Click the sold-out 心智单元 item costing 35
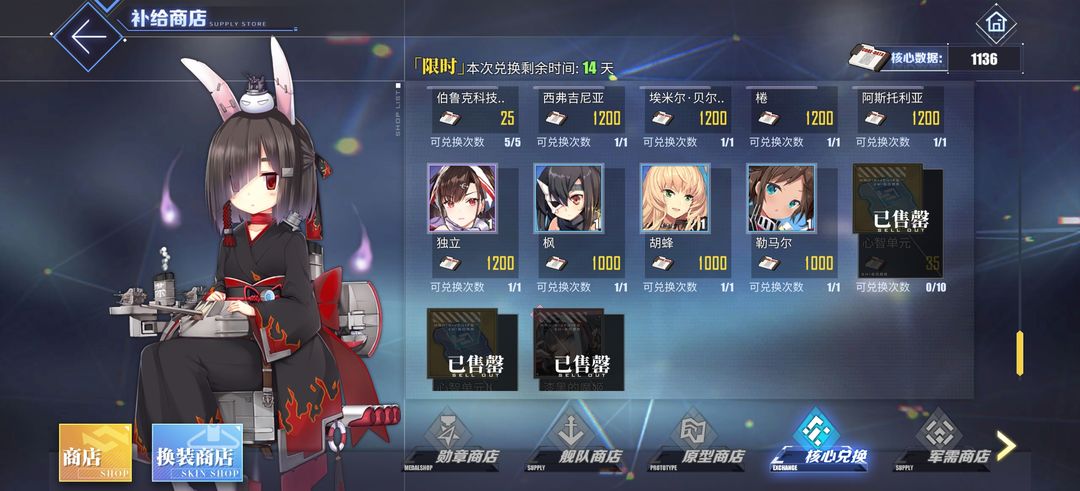Screen dimensions: 1080x491 click(x=900, y=222)
